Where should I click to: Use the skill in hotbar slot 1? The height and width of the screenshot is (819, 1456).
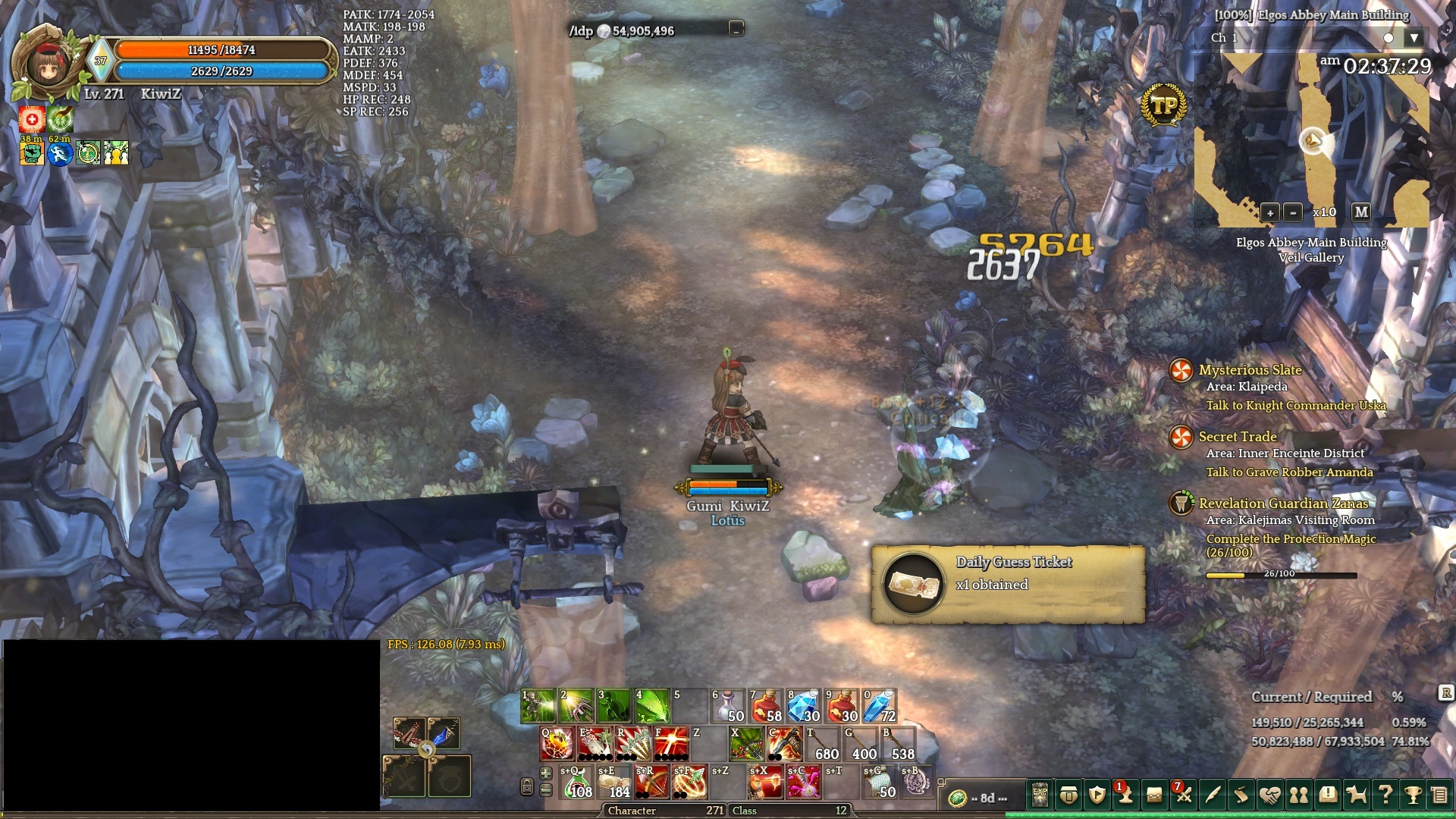pyautogui.click(x=538, y=706)
